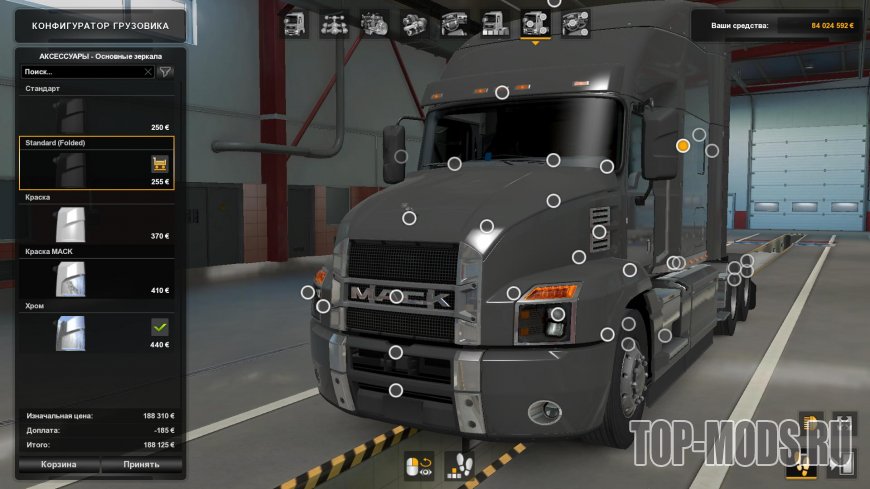Screen dimensions: 870x489
Task: Pick the Краска painted mirror
Action: point(96,223)
